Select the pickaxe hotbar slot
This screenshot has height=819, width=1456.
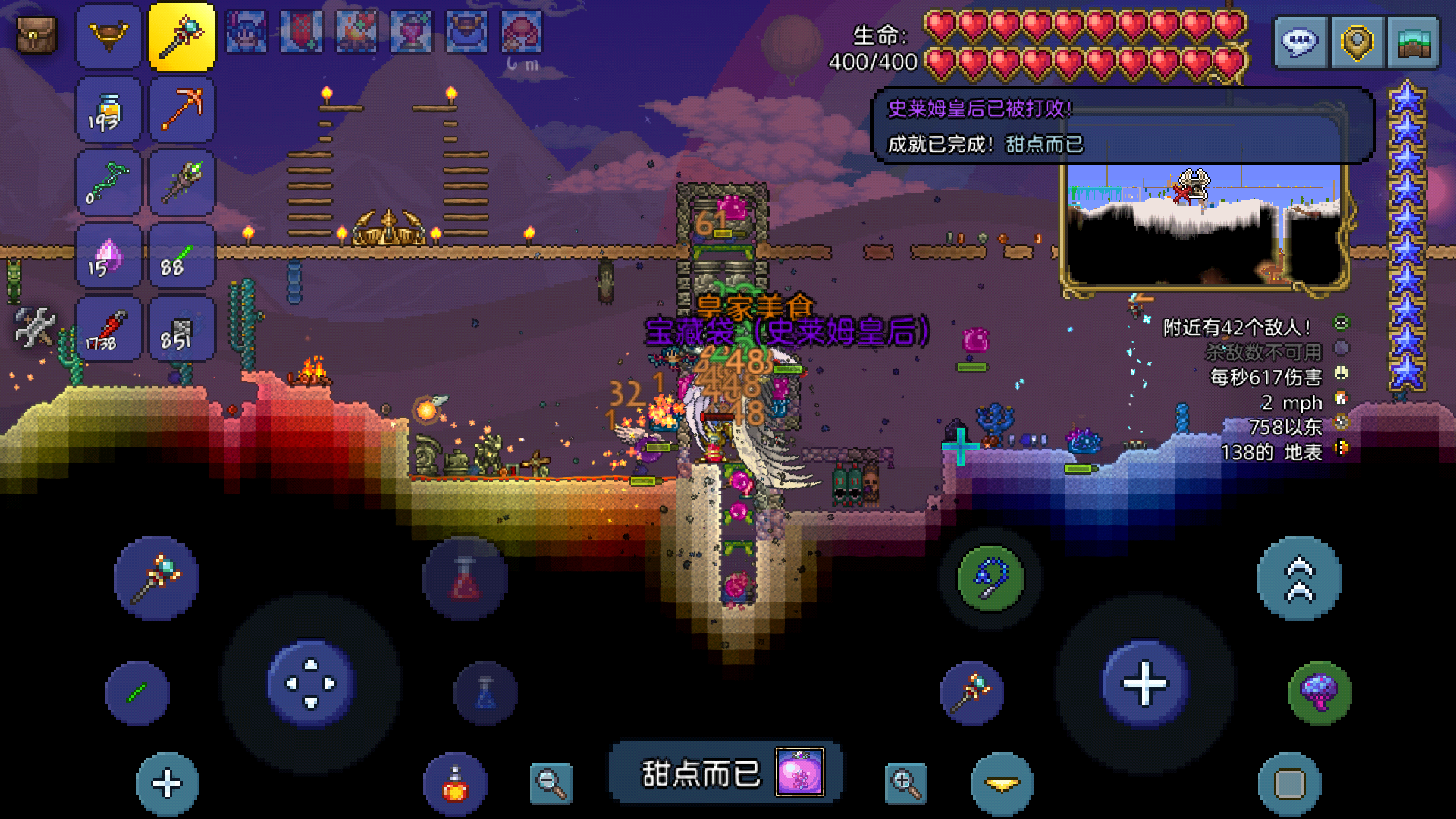182,110
